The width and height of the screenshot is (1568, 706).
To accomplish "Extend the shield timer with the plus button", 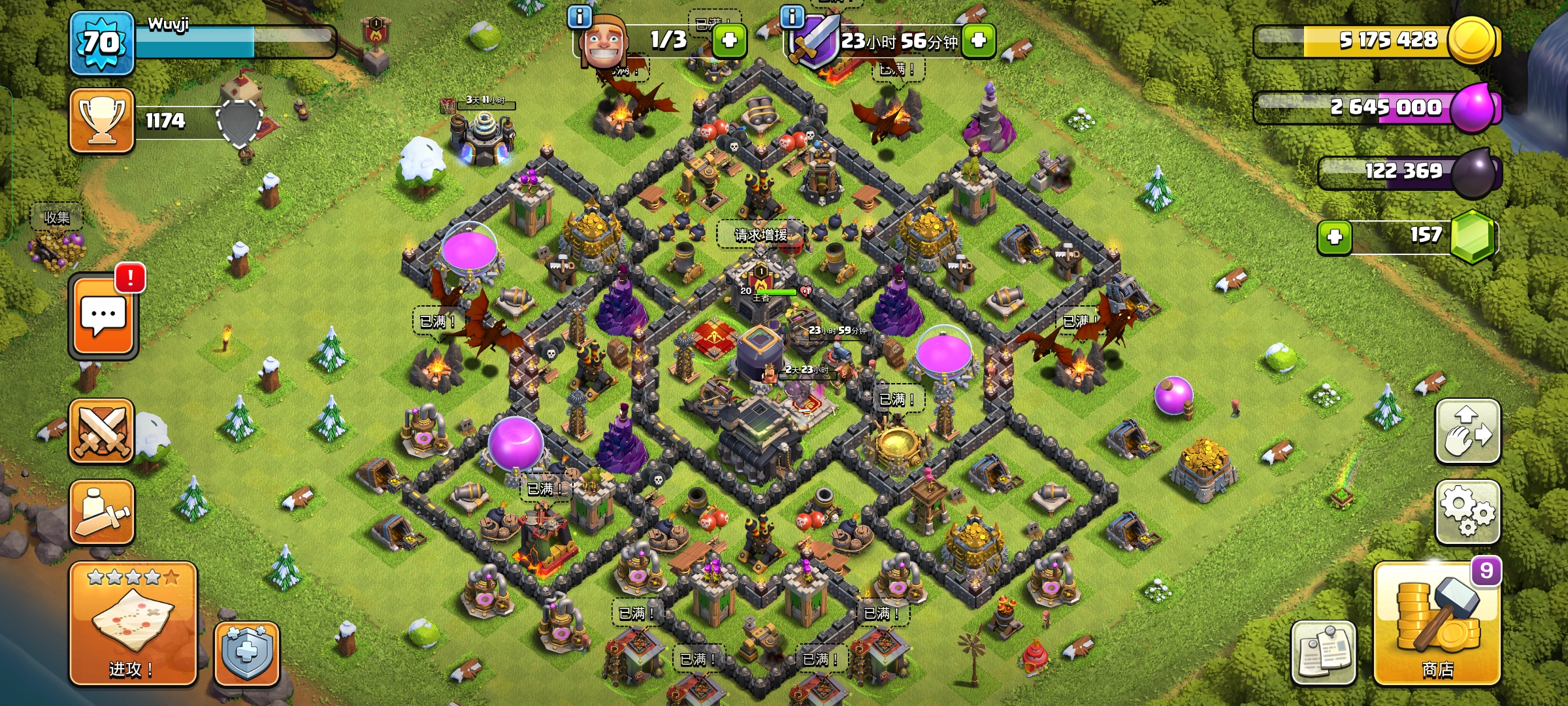I will (978, 41).
